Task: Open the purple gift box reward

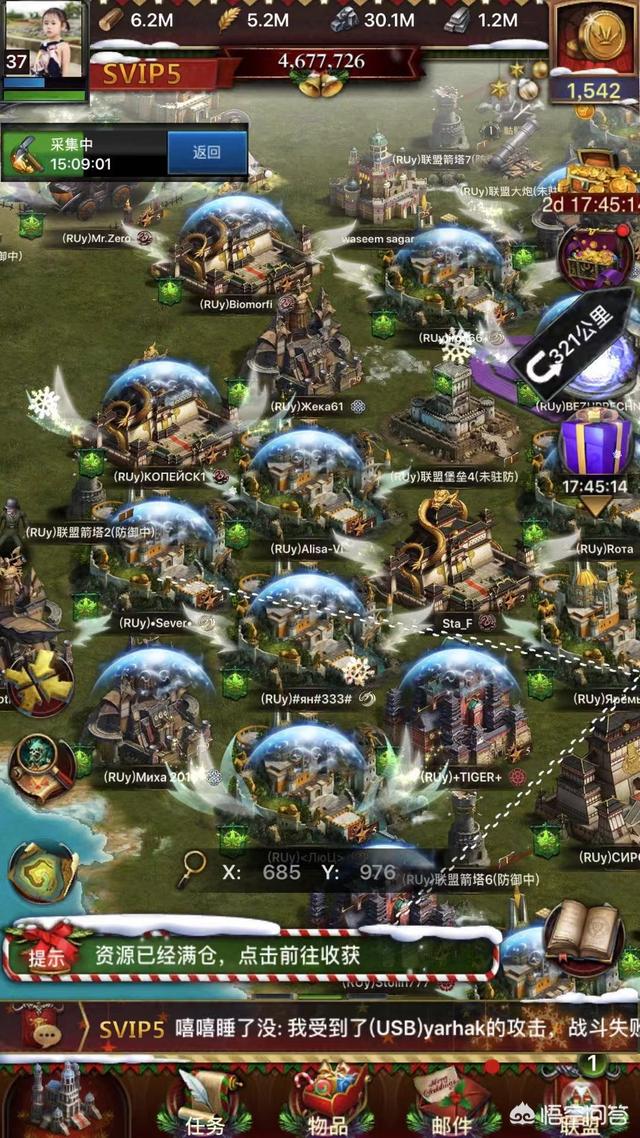Action: [x=594, y=446]
